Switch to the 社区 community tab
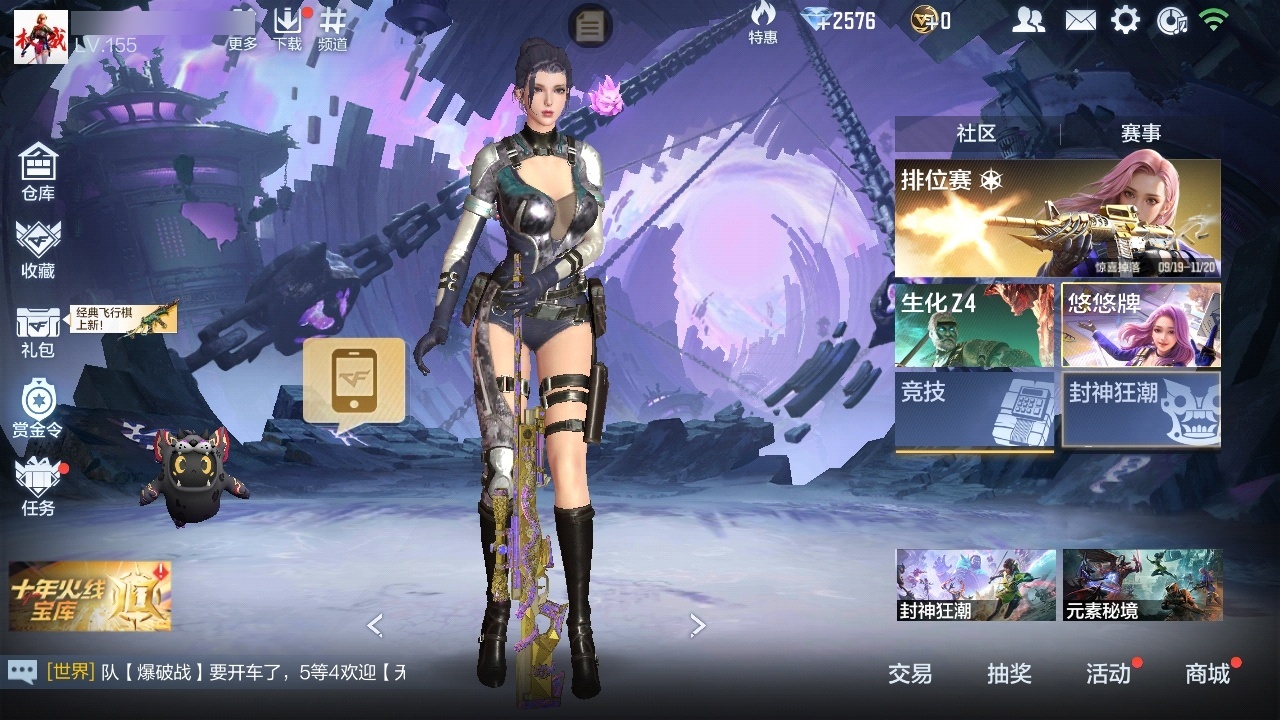 click(976, 133)
